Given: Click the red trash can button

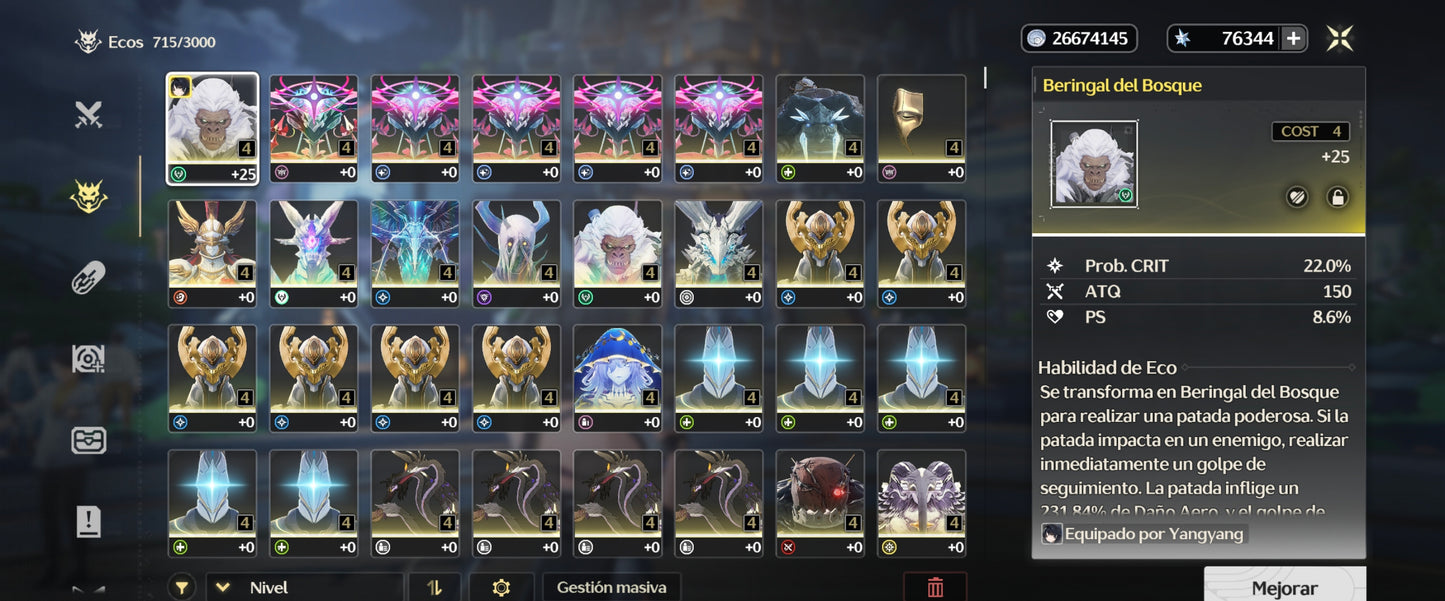Looking at the screenshot, I should pos(934,588).
